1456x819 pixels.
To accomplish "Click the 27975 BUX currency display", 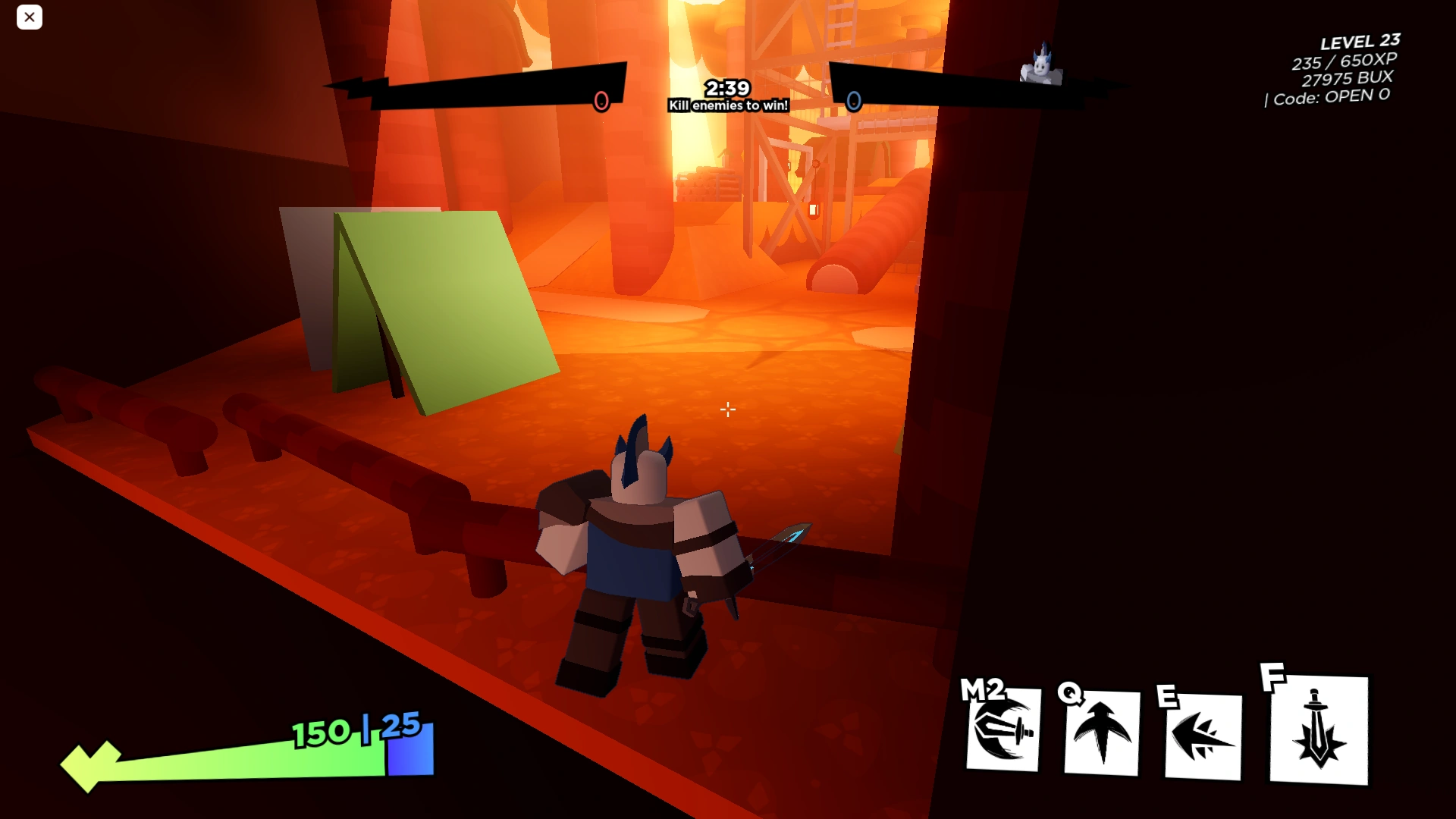I will click(x=1350, y=77).
